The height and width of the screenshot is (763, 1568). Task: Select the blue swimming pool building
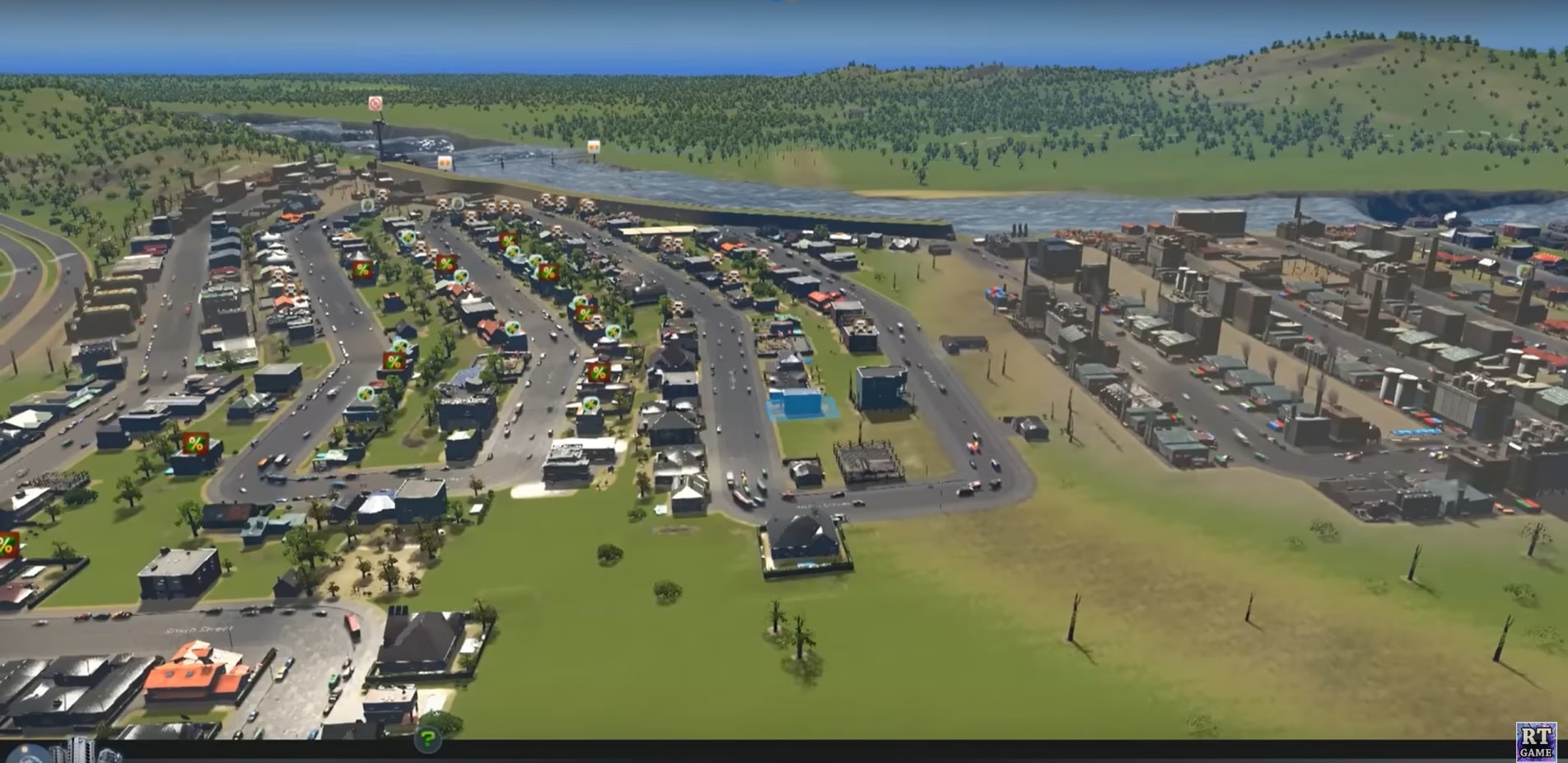coord(798,403)
